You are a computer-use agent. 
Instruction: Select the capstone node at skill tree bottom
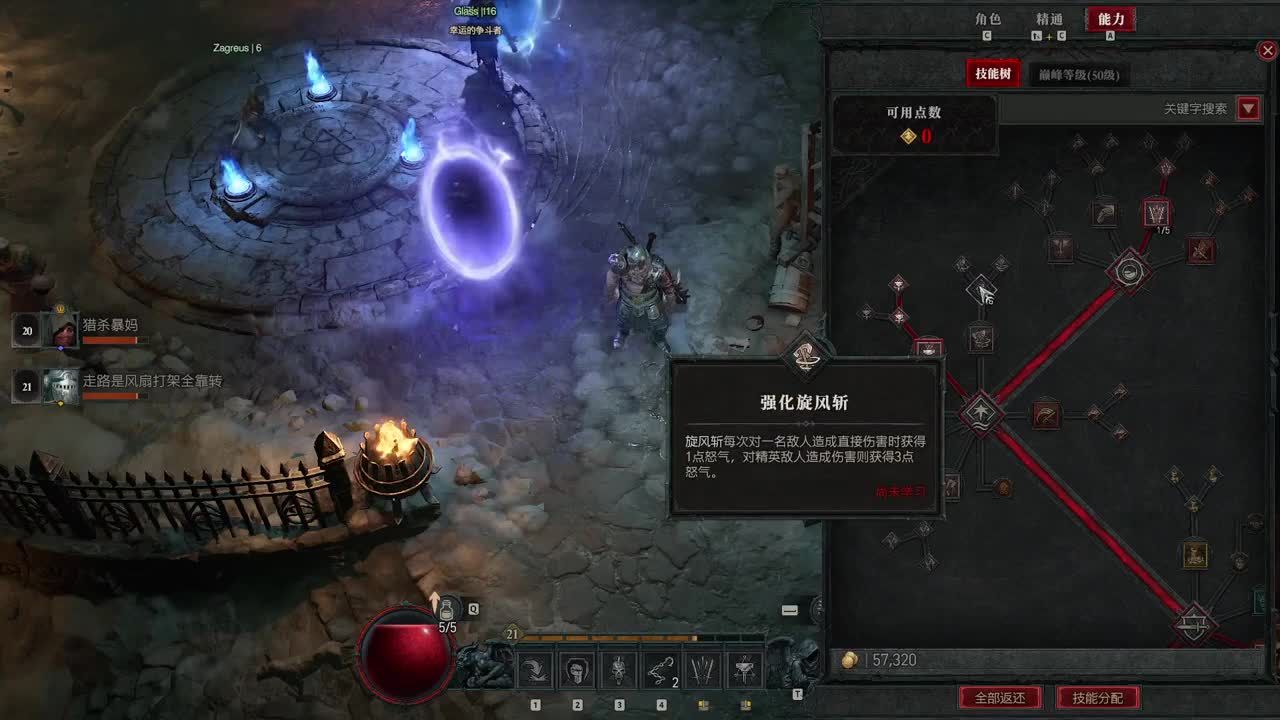1193,626
